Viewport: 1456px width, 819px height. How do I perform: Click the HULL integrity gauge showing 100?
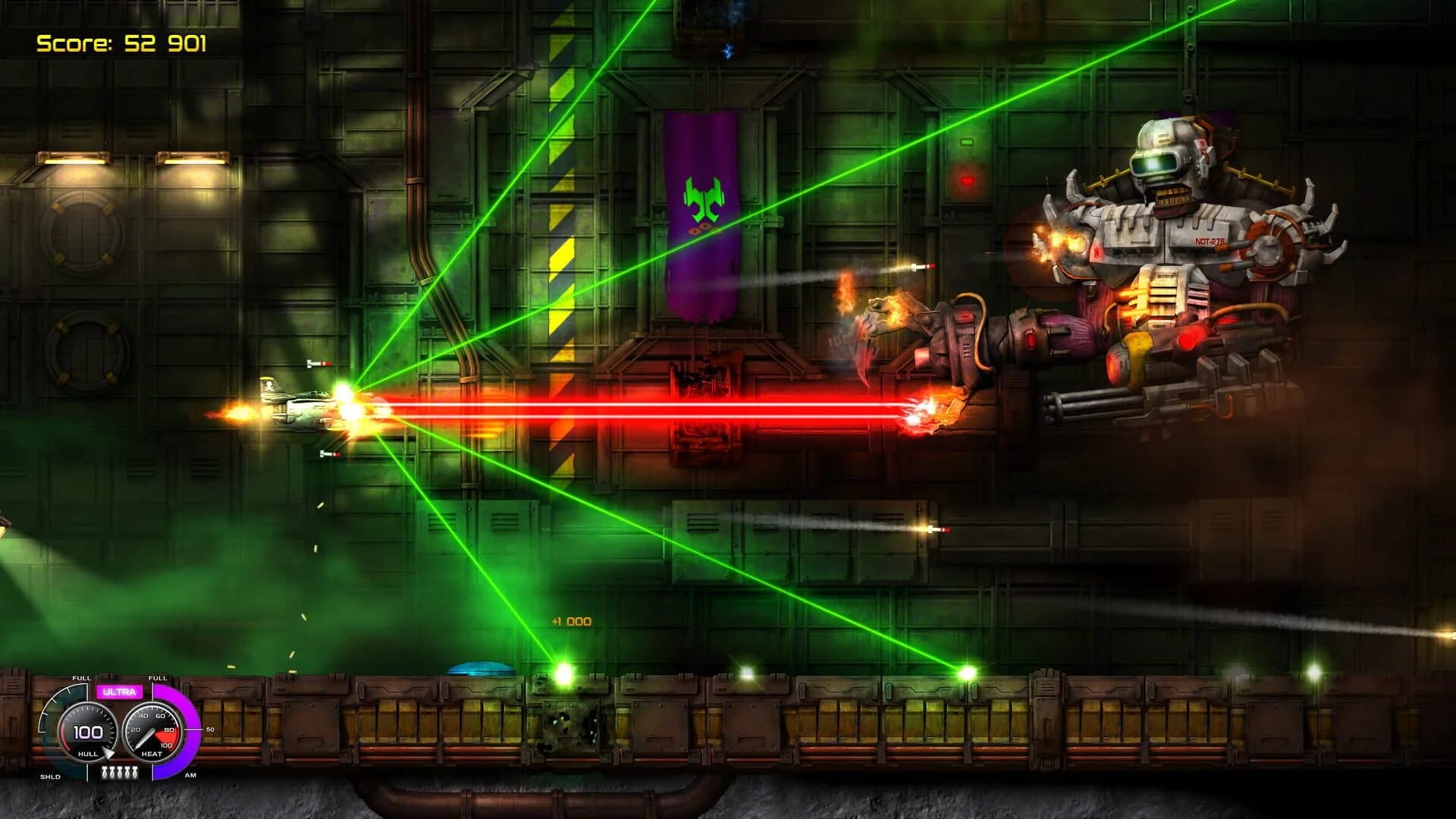point(88,732)
